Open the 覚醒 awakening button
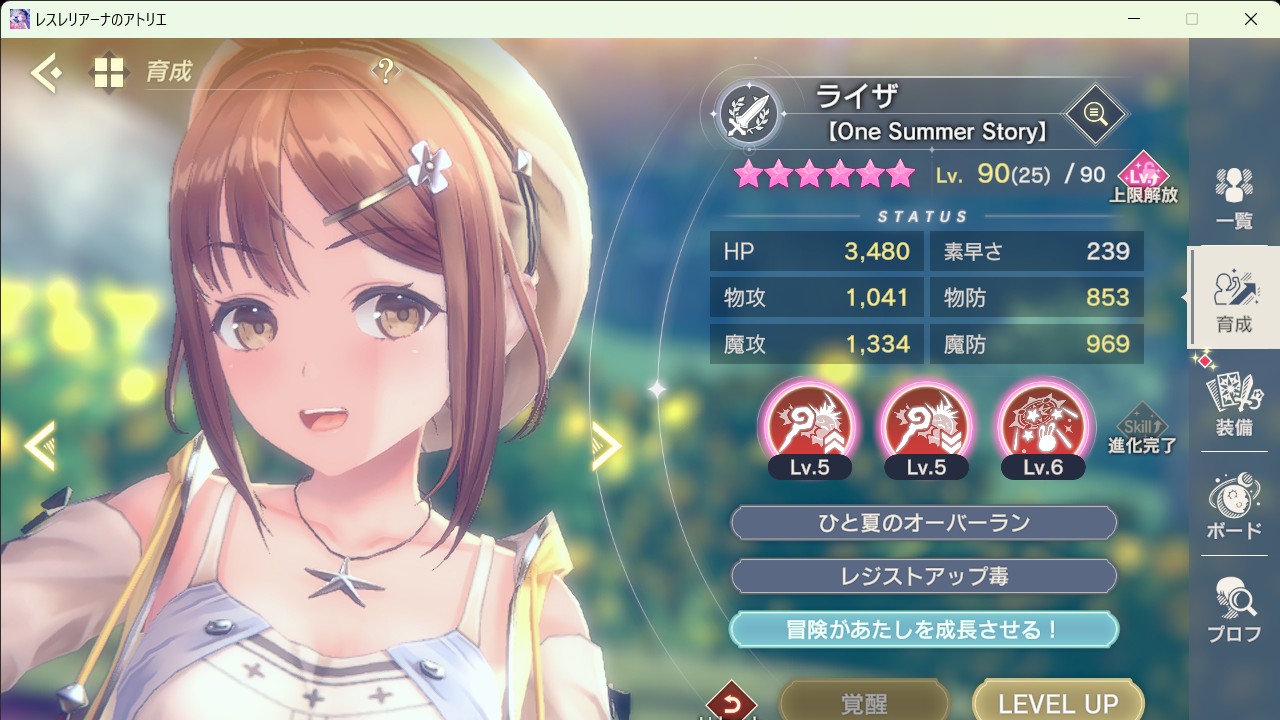Viewport: 1280px width, 720px height. pyautogui.click(x=863, y=701)
